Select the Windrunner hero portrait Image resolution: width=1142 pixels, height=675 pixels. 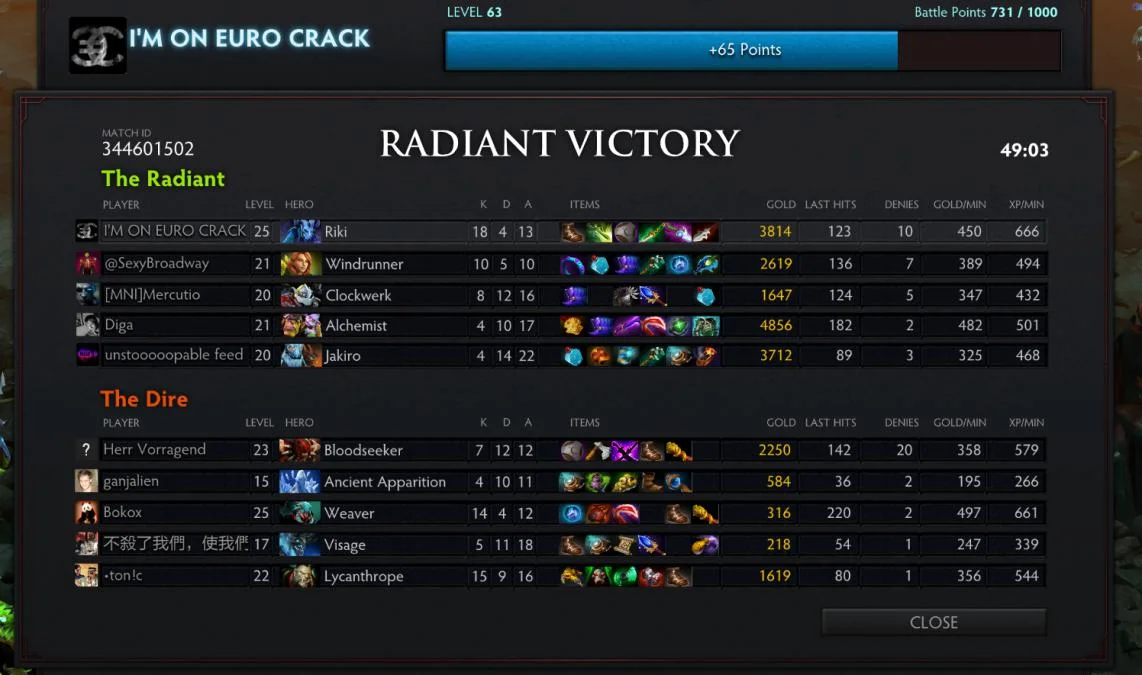300,264
